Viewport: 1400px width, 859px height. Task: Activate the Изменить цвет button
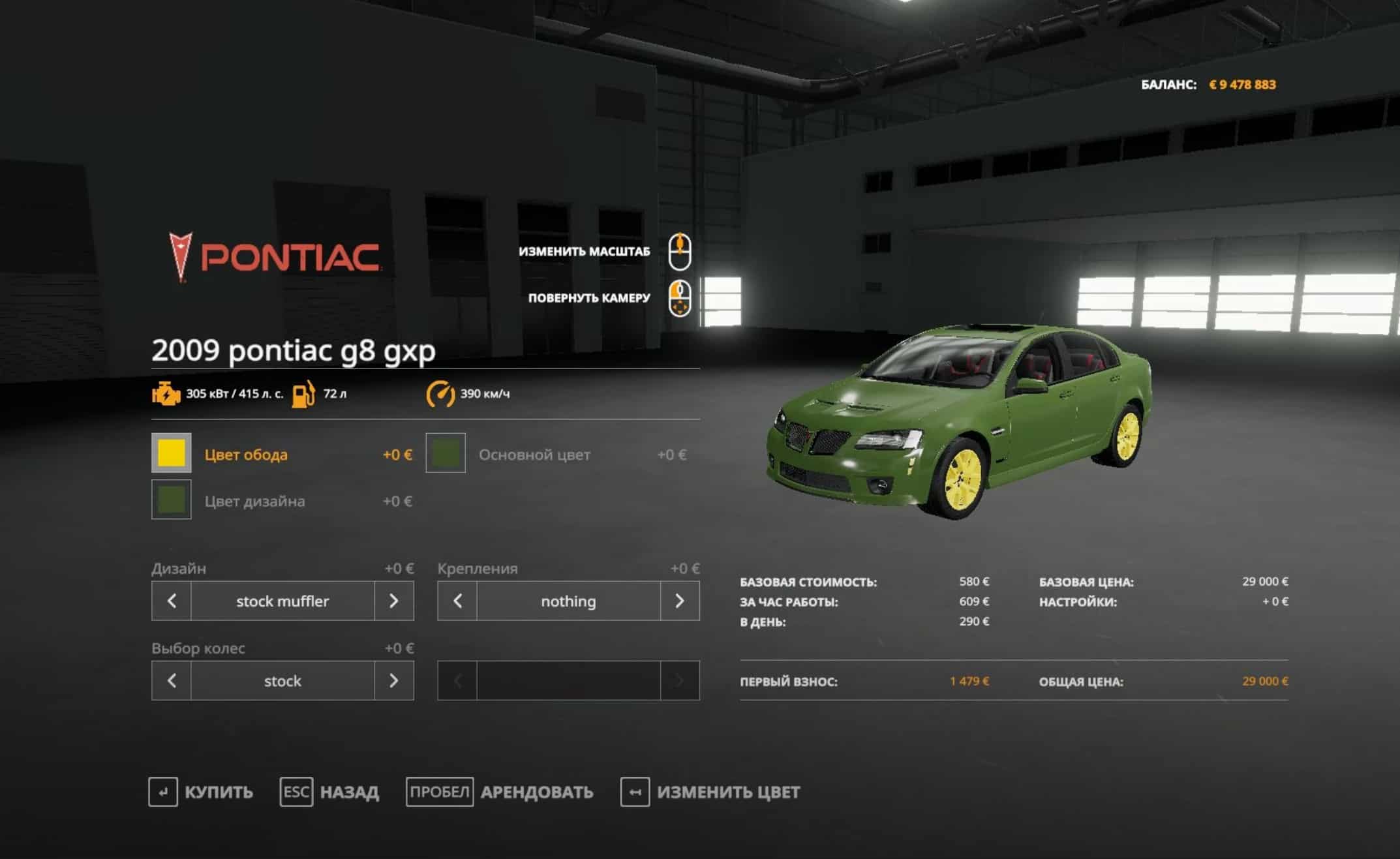coord(710,792)
